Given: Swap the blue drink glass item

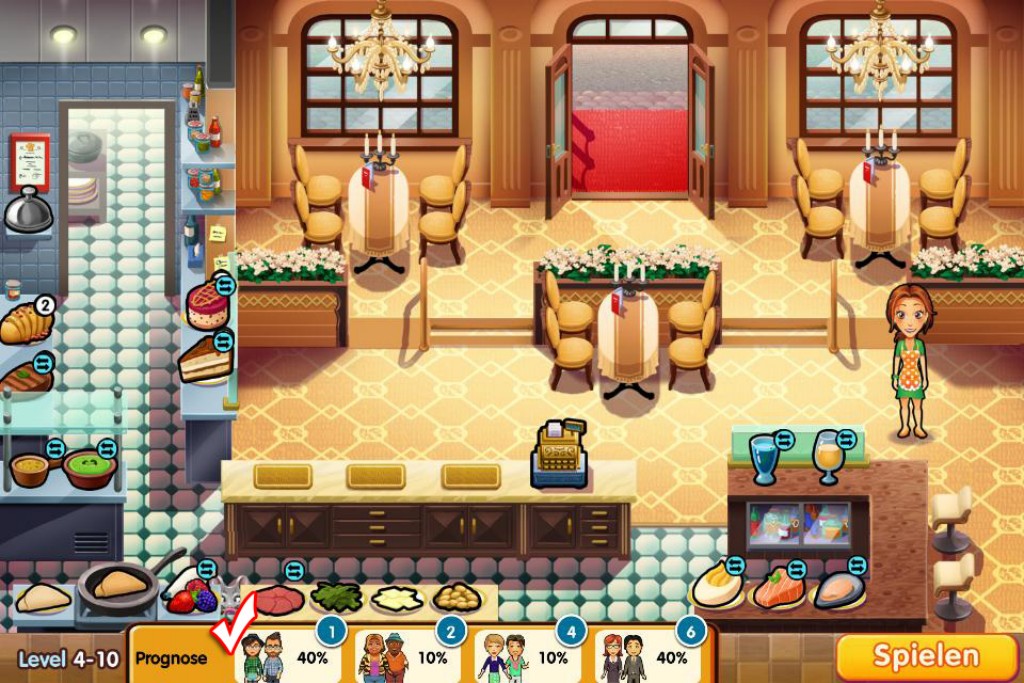Looking at the screenshot, I should pos(784,438).
